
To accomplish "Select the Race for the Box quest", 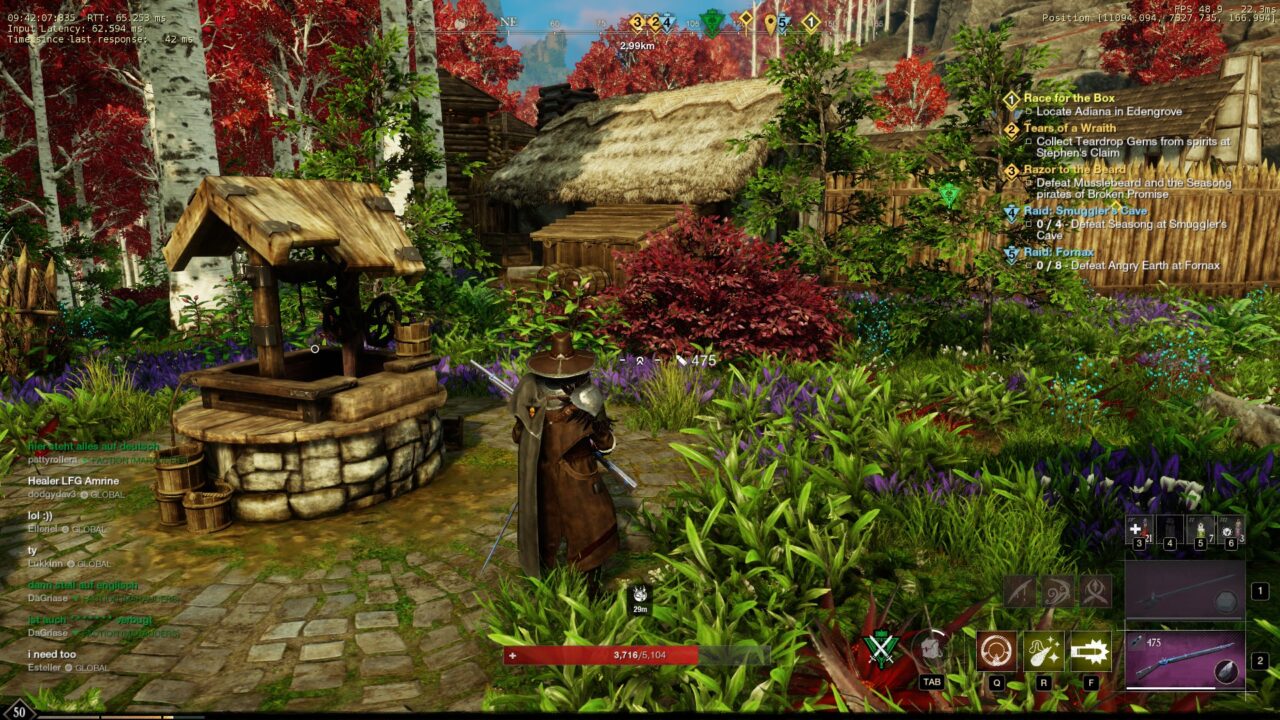I will (1068, 98).
